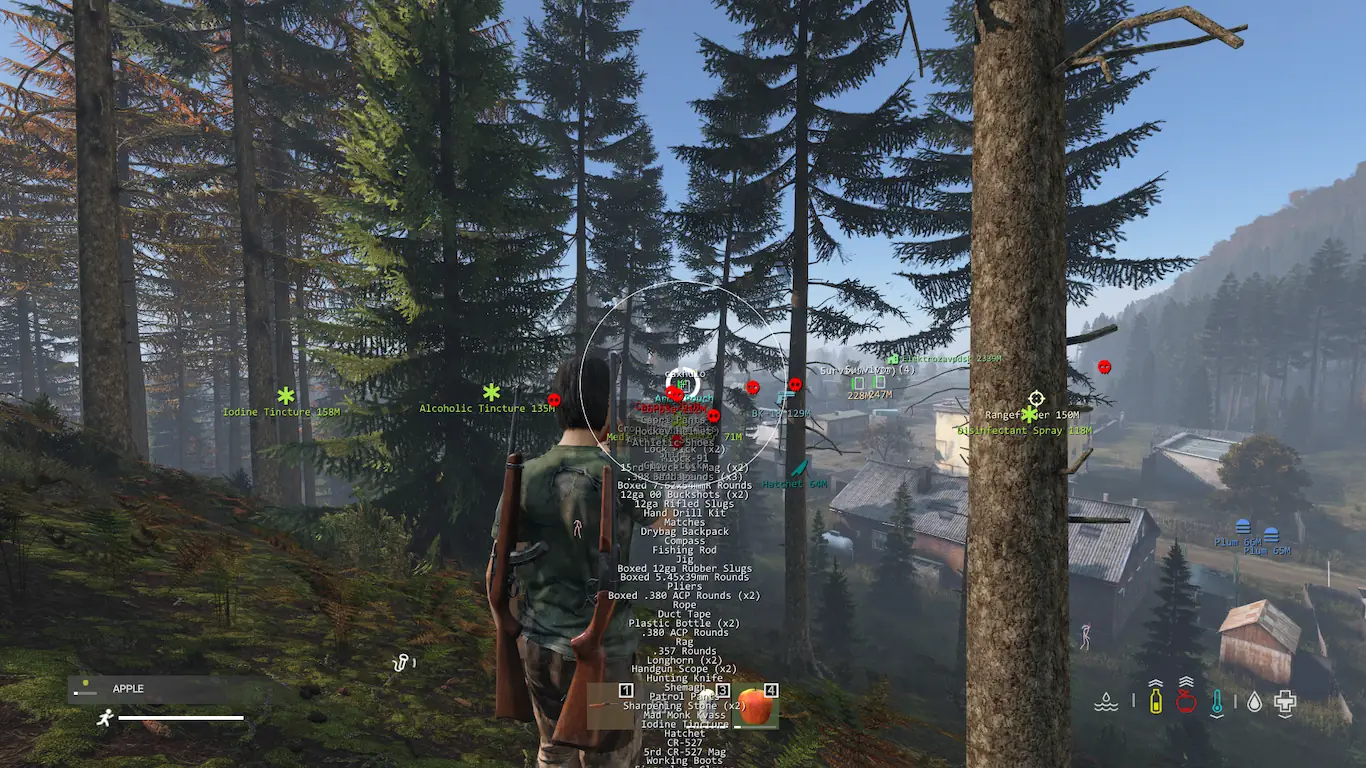Click the white blood drop status icon
Image resolution: width=1366 pixels, height=768 pixels.
click(1254, 702)
